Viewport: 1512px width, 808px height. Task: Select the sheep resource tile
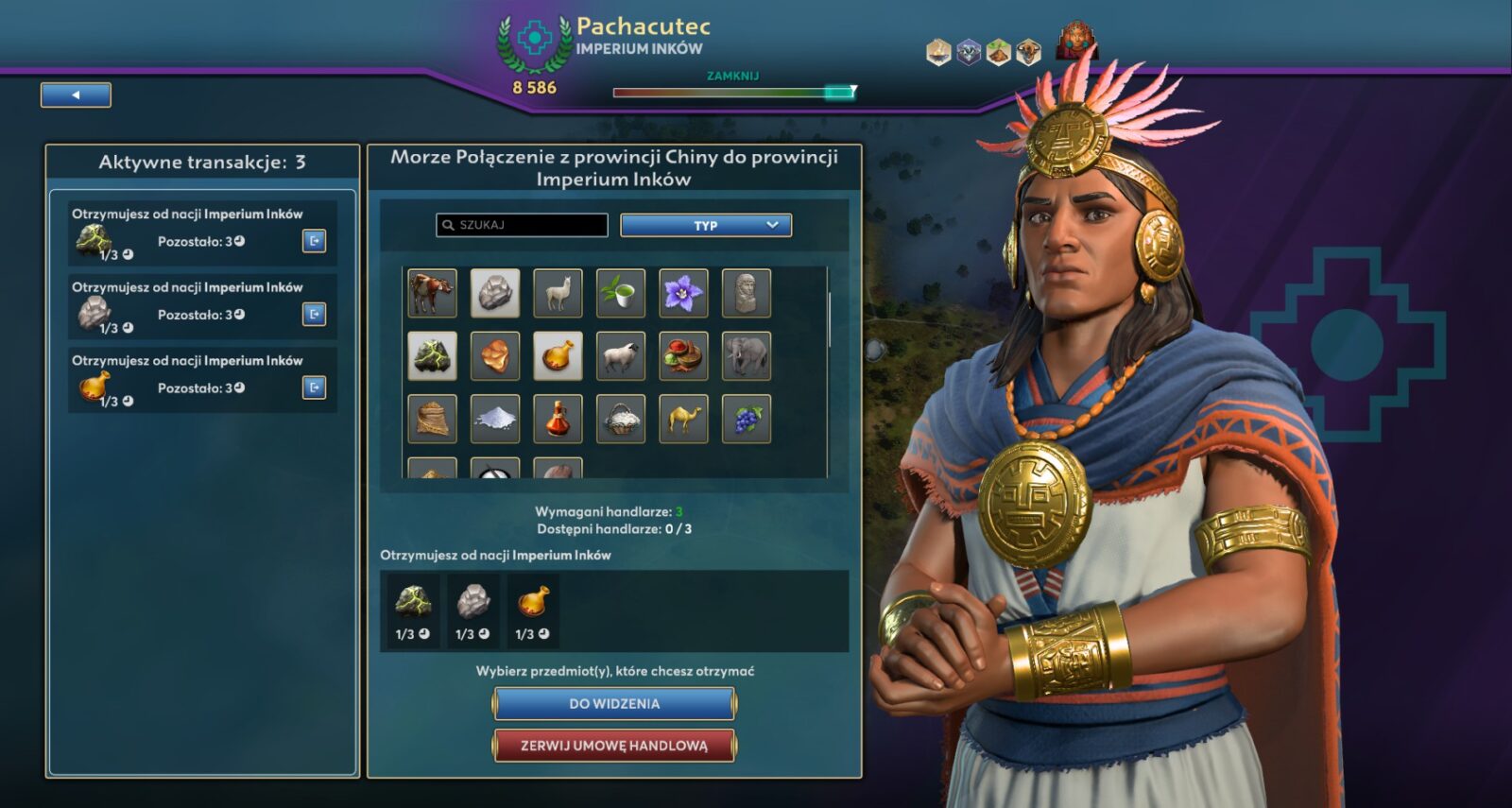[x=621, y=356]
